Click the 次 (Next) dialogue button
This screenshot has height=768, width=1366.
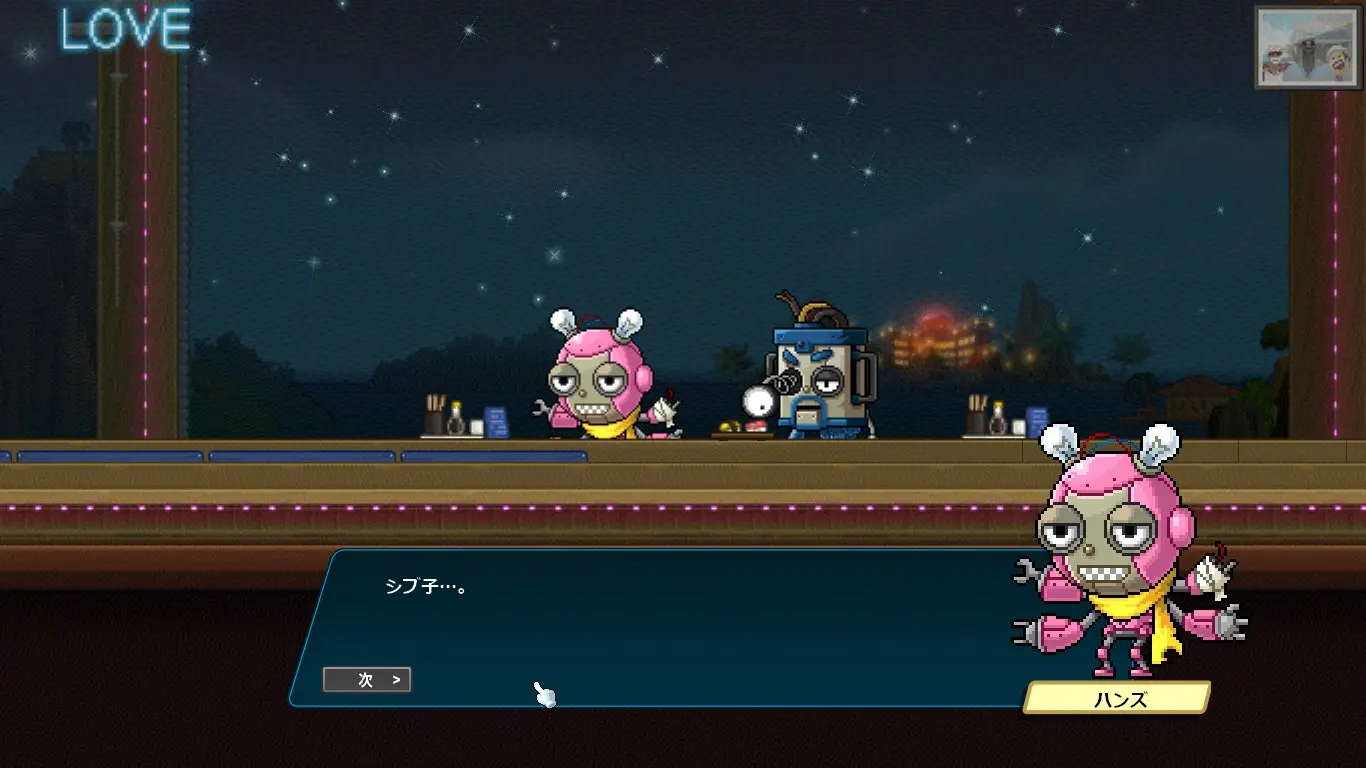pyautogui.click(x=367, y=680)
